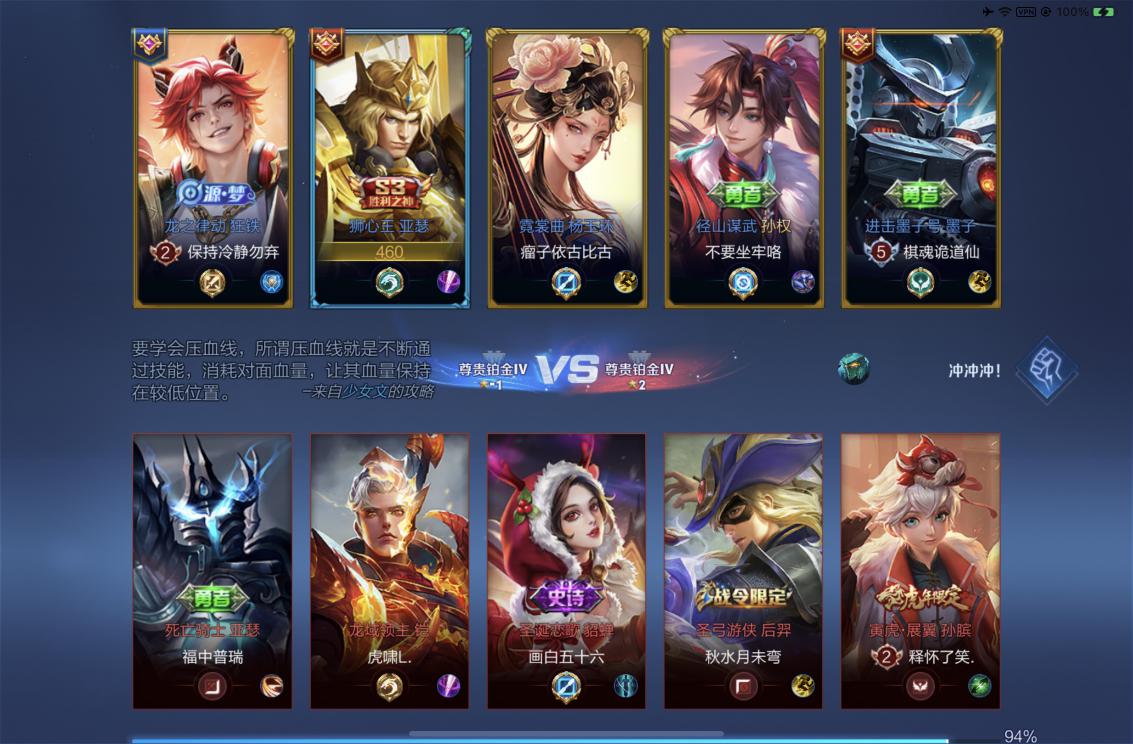Select the 龙之律动 狂铁 player card
Viewport: 1133px width, 744px height.
tap(213, 168)
